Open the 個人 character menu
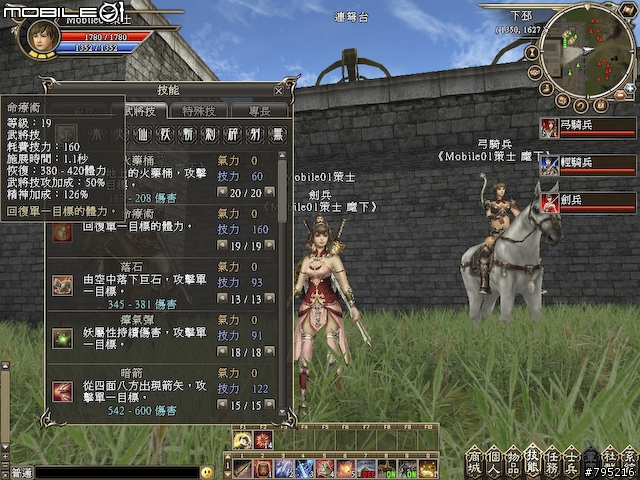The image size is (640, 480). tap(493, 462)
